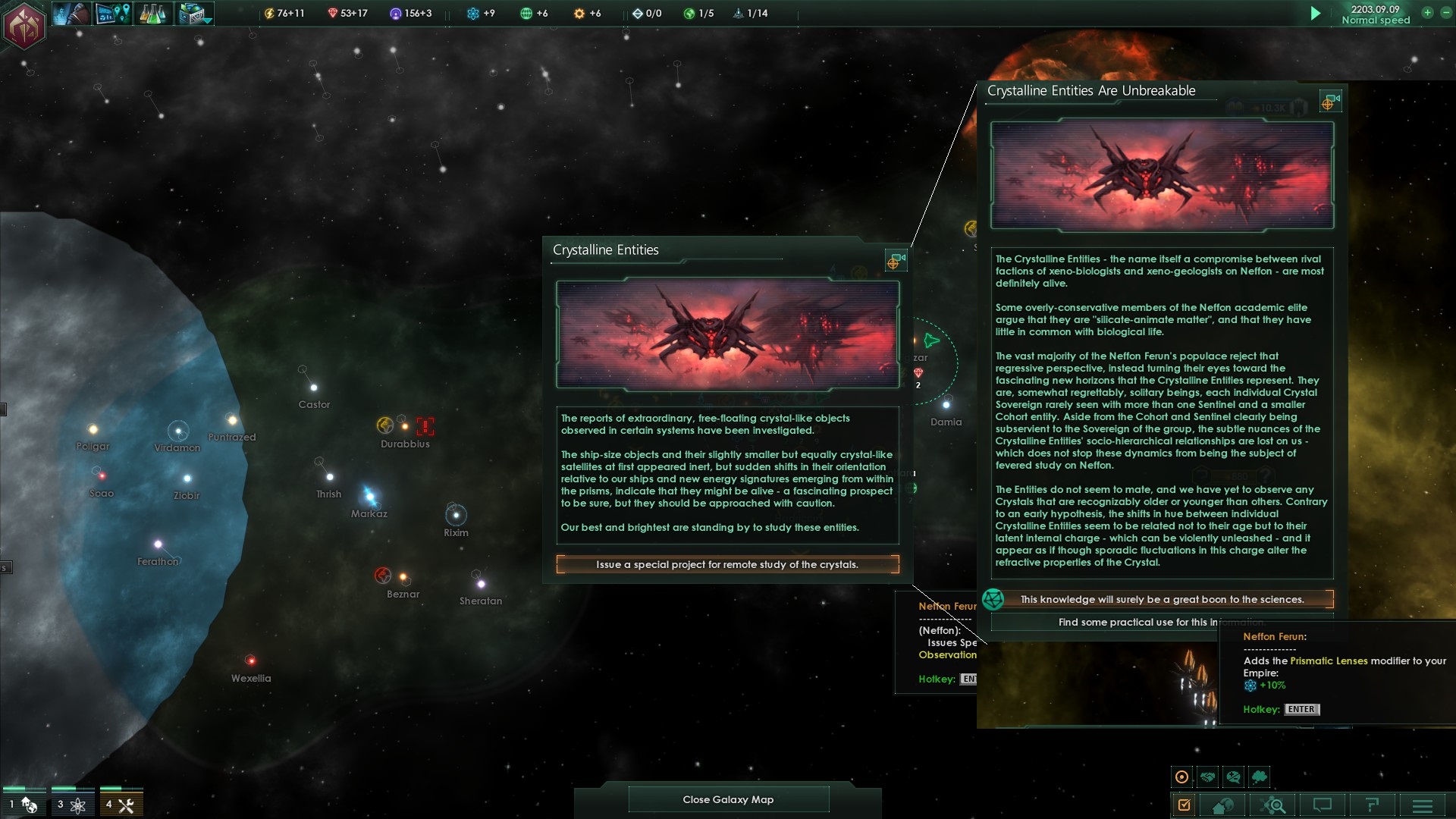Select the Durabbius star system
The width and height of the screenshot is (1456, 819).
(x=403, y=426)
